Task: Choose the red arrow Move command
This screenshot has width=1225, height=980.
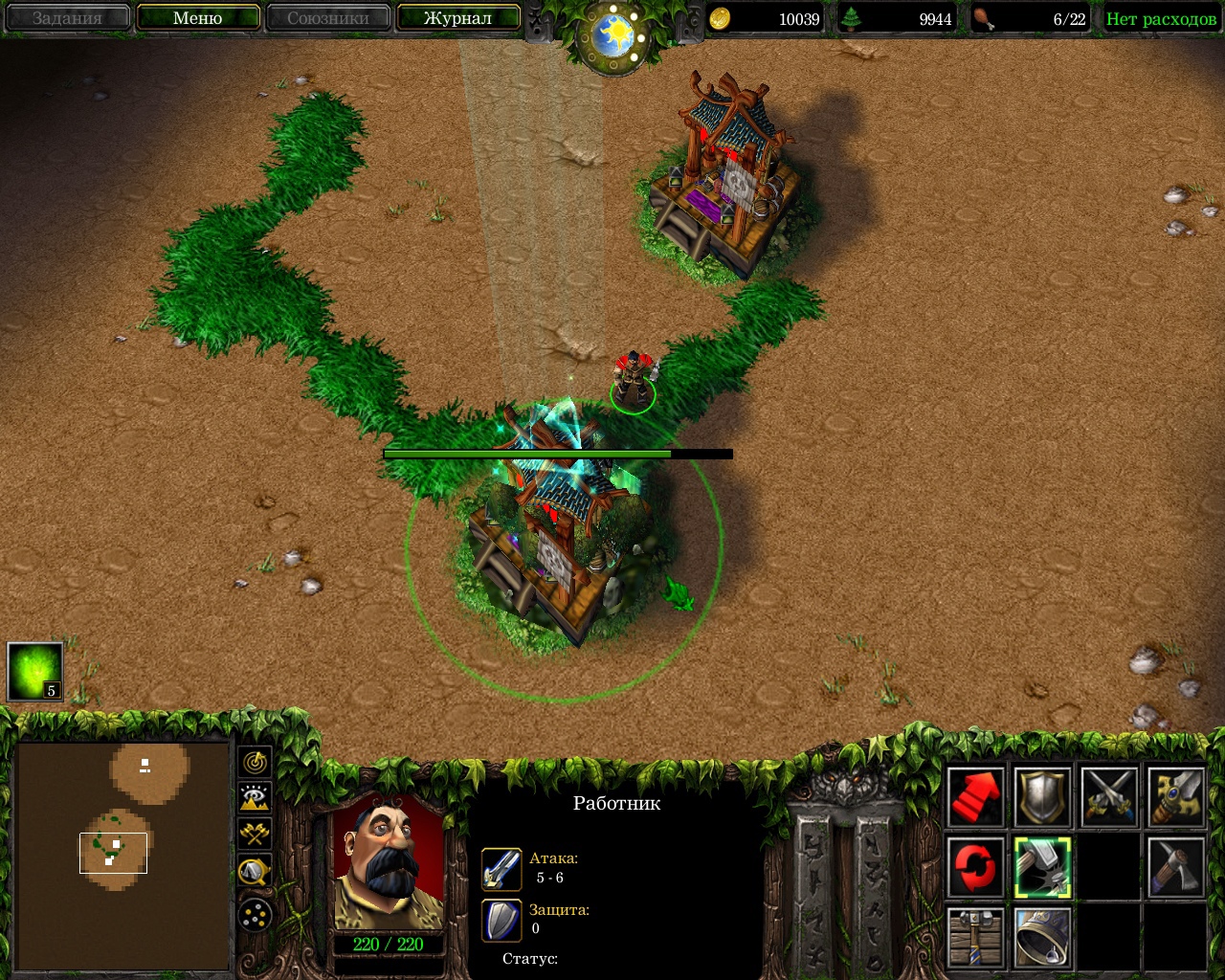Action: (976, 796)
